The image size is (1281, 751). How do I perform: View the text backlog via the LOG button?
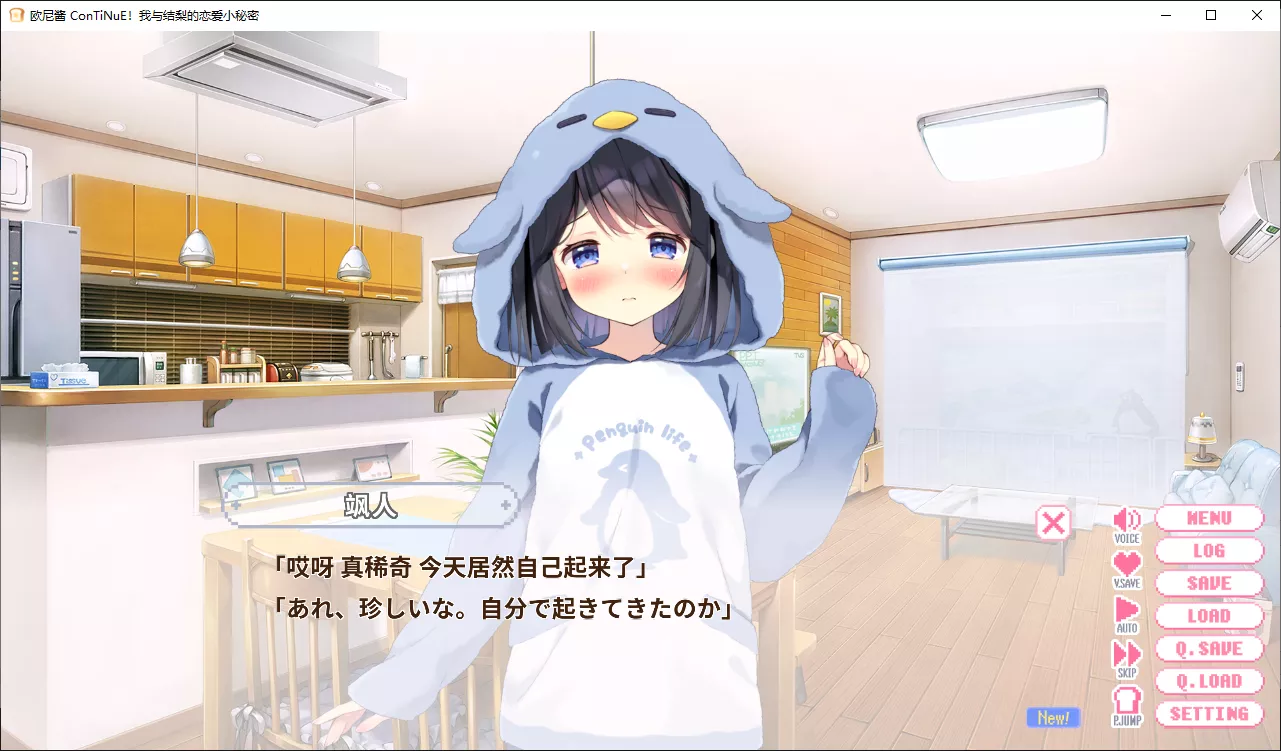[1210, 550]
